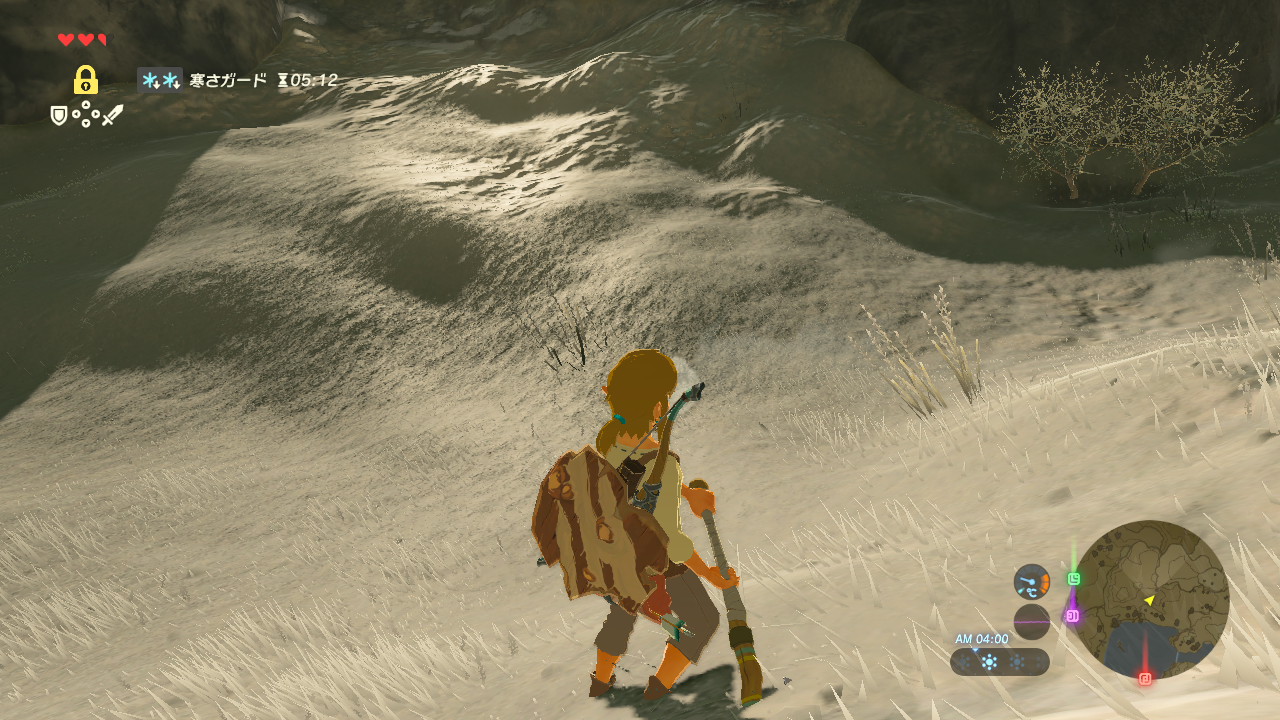Image resolution: width=1280 pixels, height=720 pixels.
Task: Select the red shrine marker below the minimap
Action: (x=1145, y=678)
